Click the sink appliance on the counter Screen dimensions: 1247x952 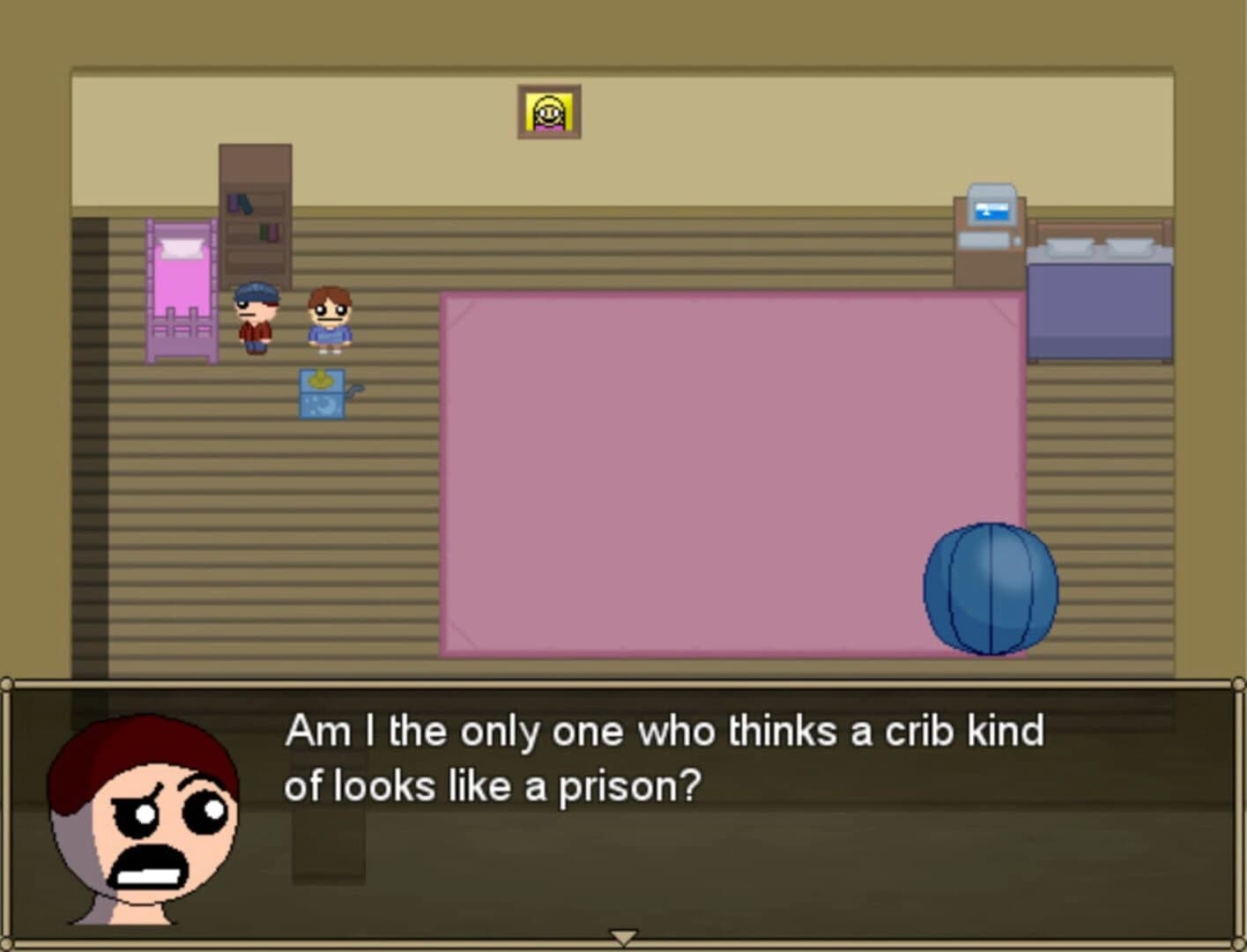click(x=991, y=212)
